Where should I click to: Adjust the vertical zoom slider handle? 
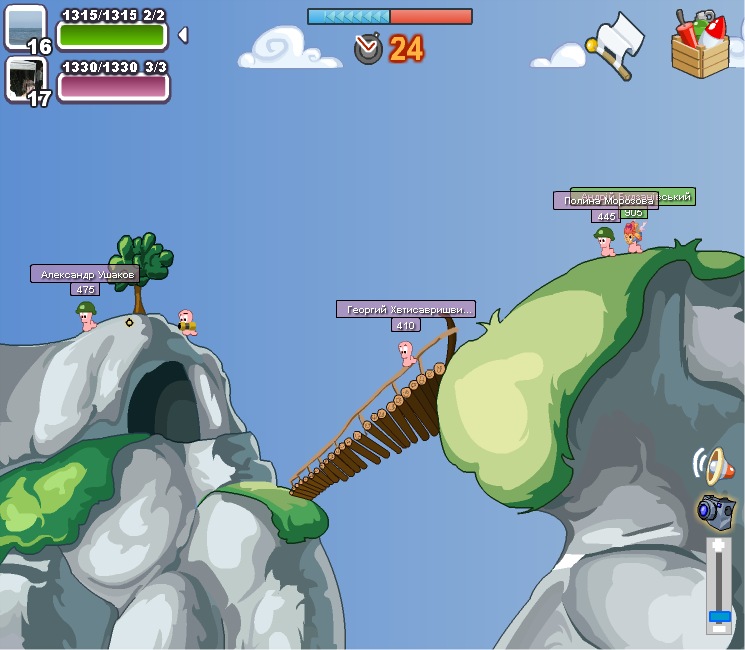(719, 616)
